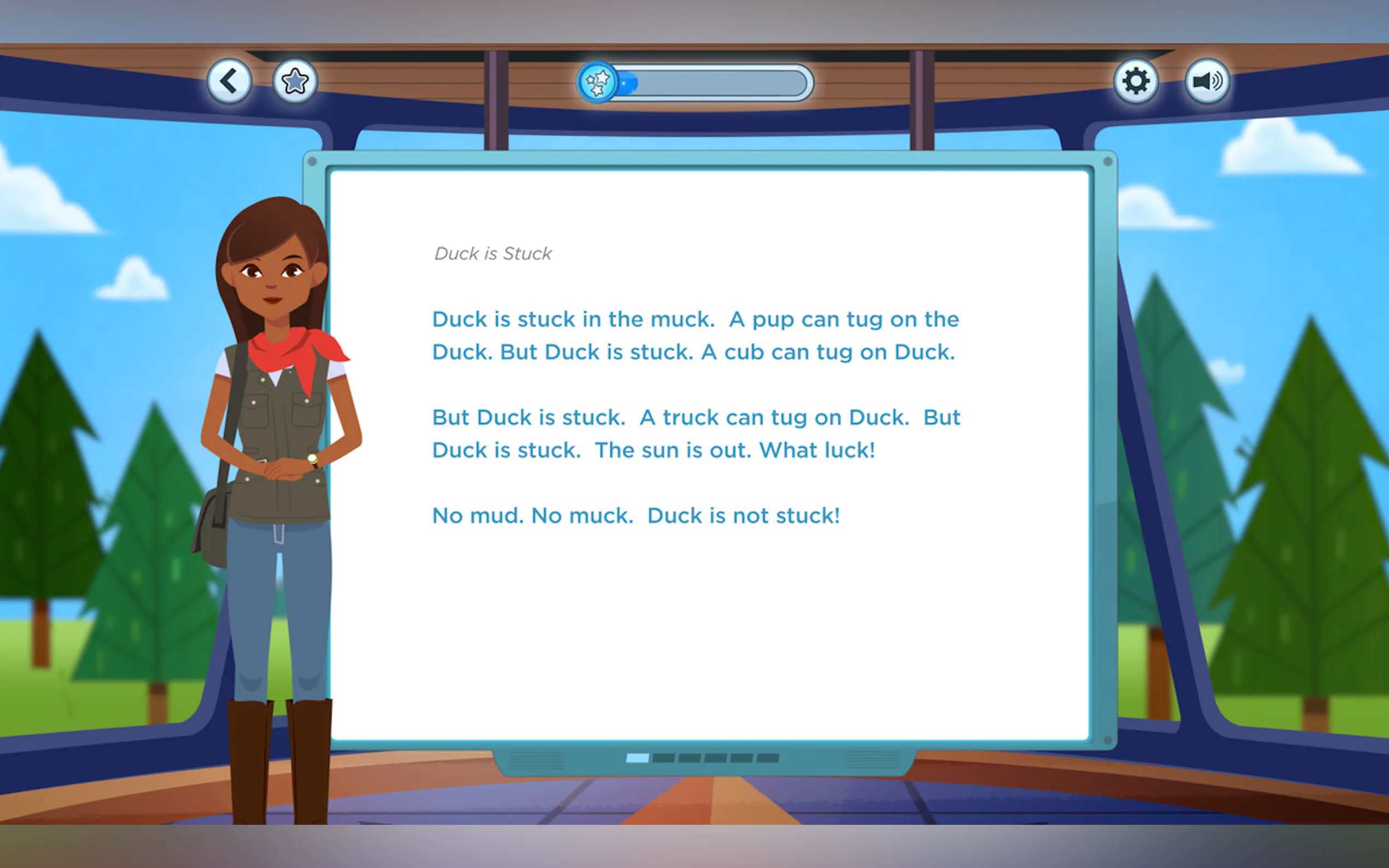Screen dimensions: 1389x868
Task: Toggle sound with the speaker button
Action: [x=1206, y=81]
